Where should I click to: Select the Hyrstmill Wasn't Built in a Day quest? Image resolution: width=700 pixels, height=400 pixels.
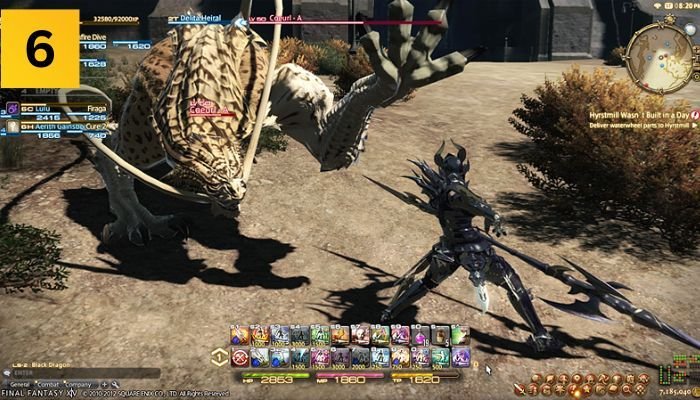pyautogui.click(x=638, y=115)
